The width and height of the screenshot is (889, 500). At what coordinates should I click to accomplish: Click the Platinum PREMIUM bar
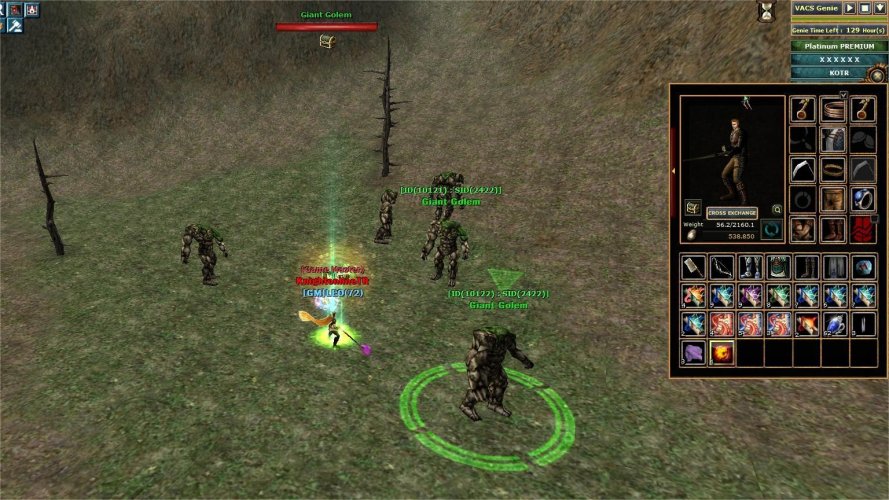point(839,46)
